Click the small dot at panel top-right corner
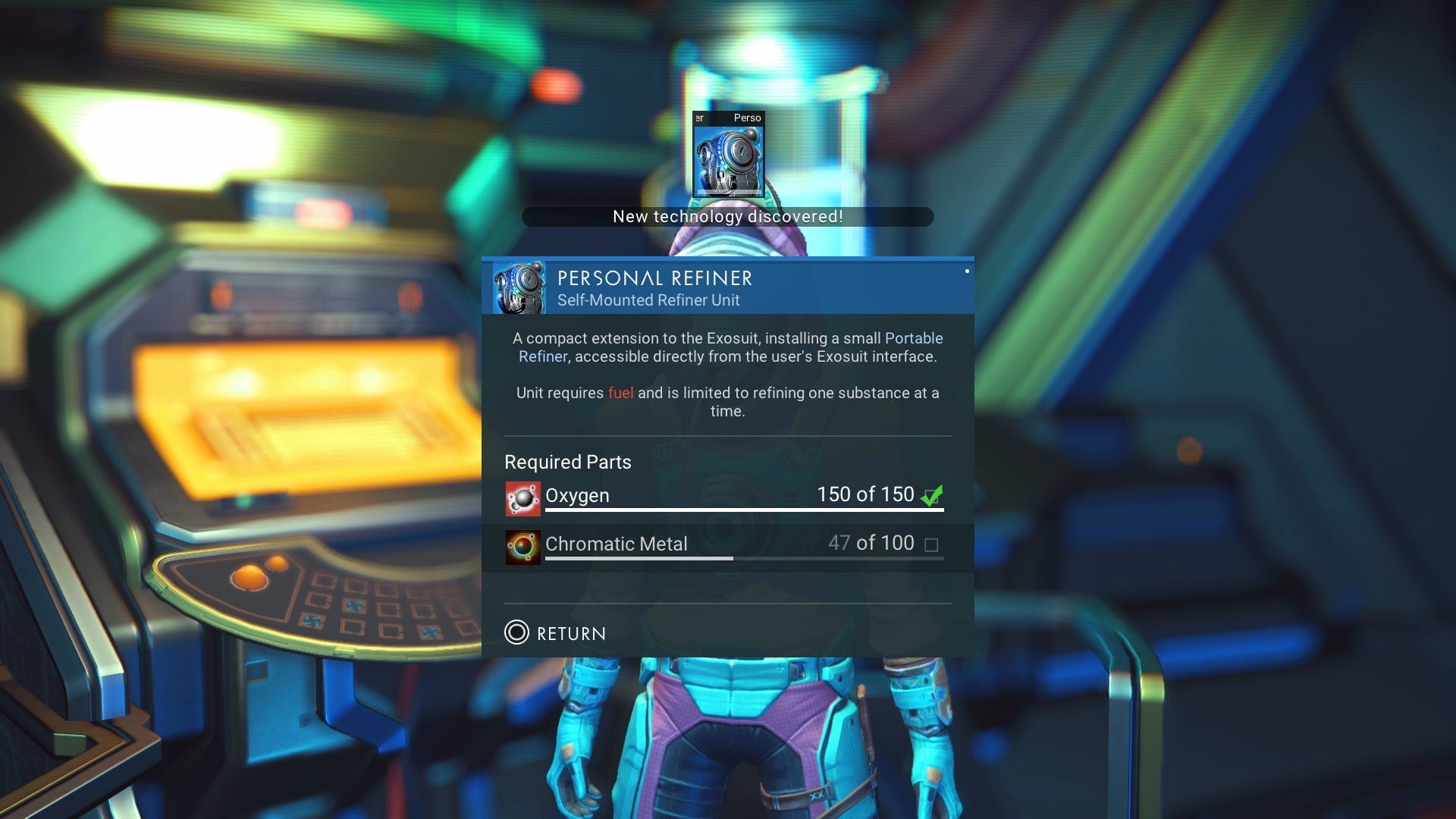The width and height of the screenshot is (1456, 819). coord(968,270)
